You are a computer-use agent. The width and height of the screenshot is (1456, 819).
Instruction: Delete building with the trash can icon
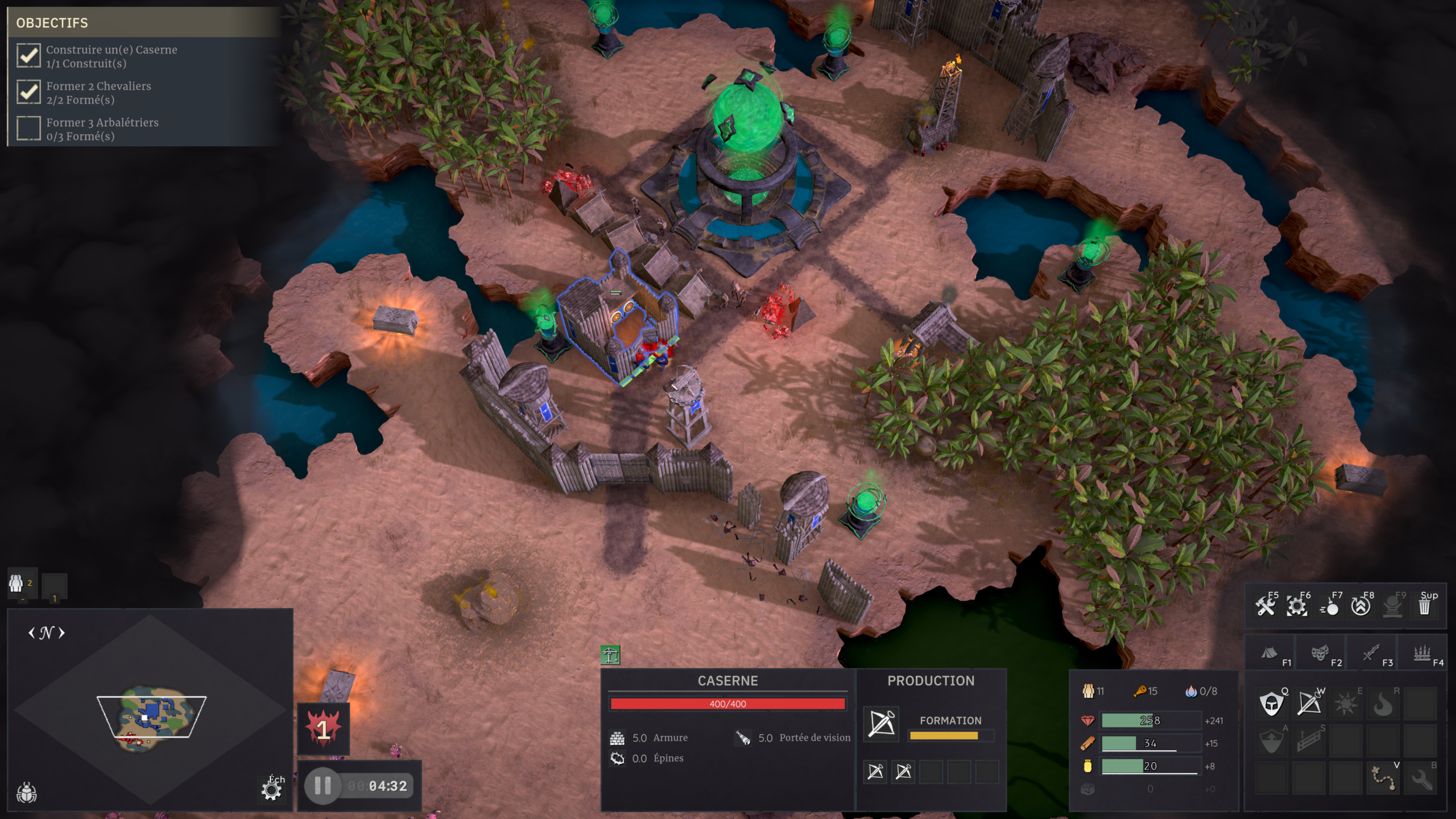tap(1425, 606)
